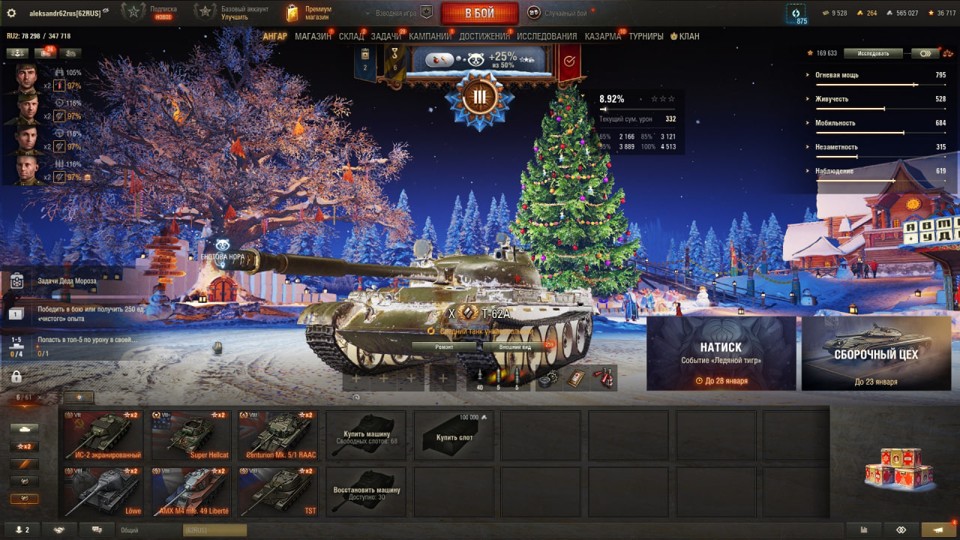Open Восстановить машину tile
This screenshot has width=960, height=540.
point(366,491)
